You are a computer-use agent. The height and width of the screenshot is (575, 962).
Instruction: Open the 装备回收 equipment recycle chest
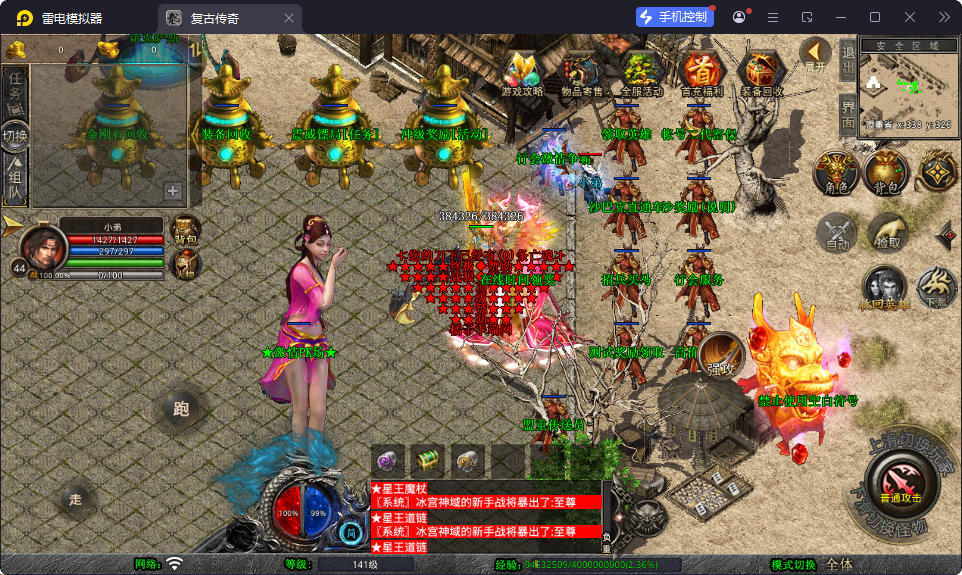click(763, 72)
